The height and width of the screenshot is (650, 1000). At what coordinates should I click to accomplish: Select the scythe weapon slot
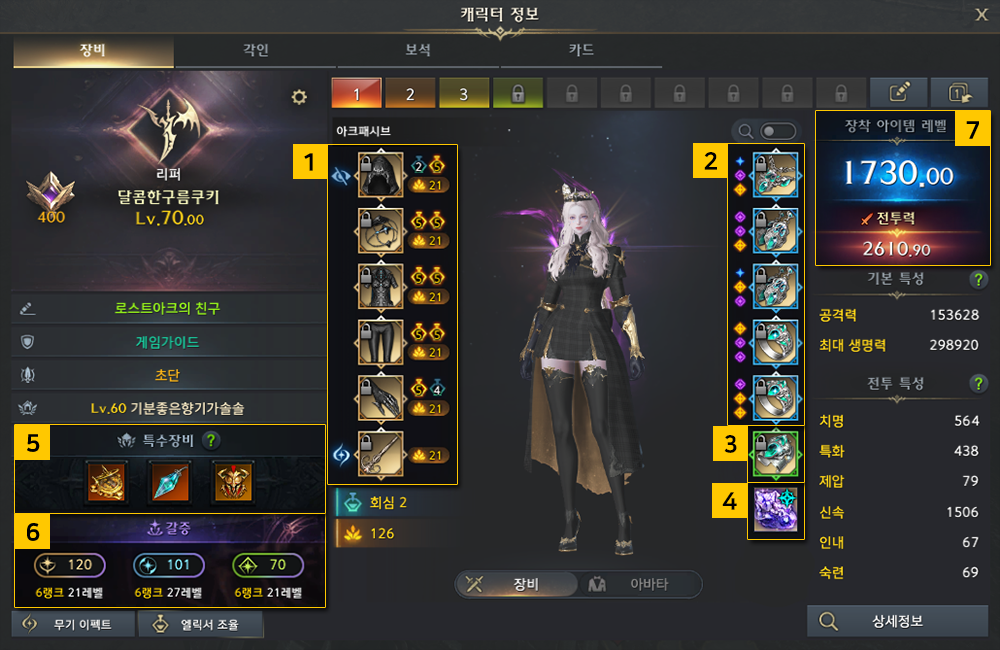coord(380,453)
